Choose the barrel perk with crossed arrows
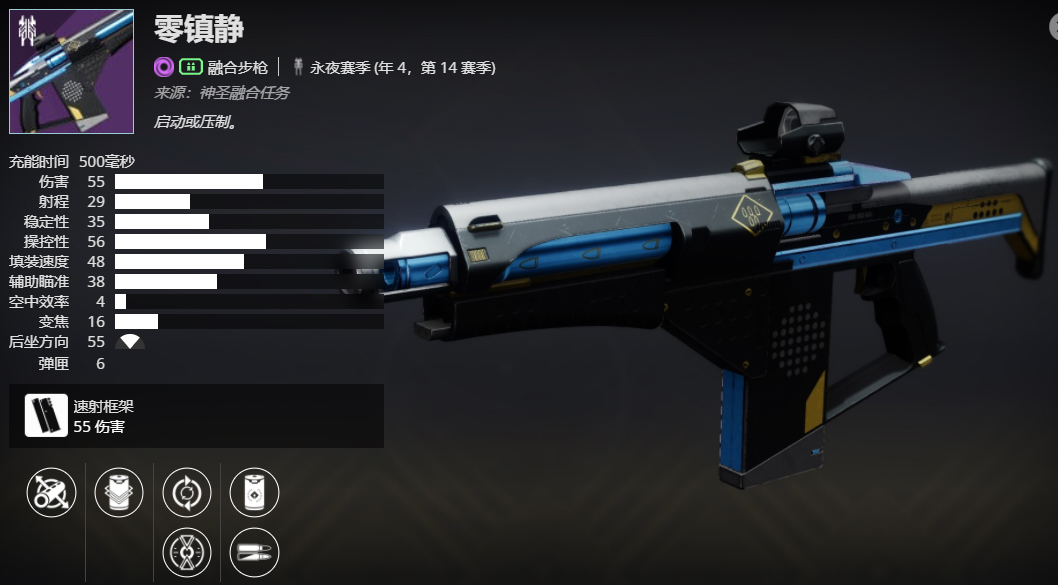1058x585 pixels. point(51,492)
